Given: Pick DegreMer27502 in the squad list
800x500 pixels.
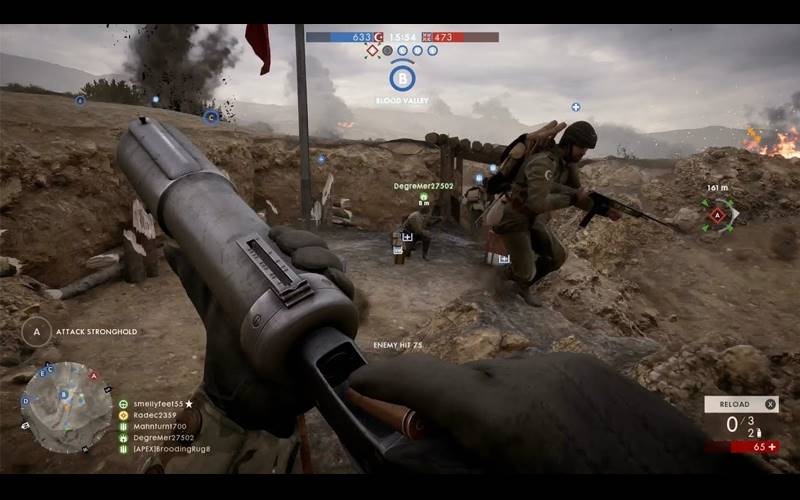Looking at the screenshot, I should click(160, 437).
